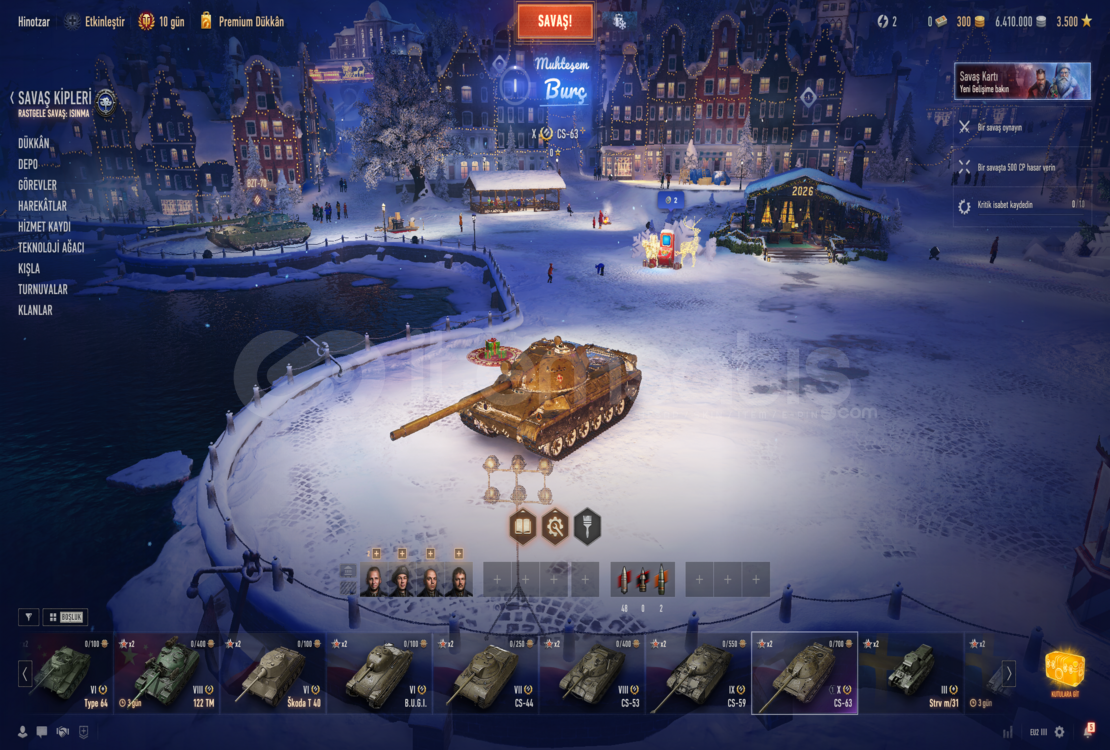The width and height of the screenshot is (1110, 750).
Task: Pick the Strv m/31 tank
Action: pyautogui.click(x=911, y=672)
